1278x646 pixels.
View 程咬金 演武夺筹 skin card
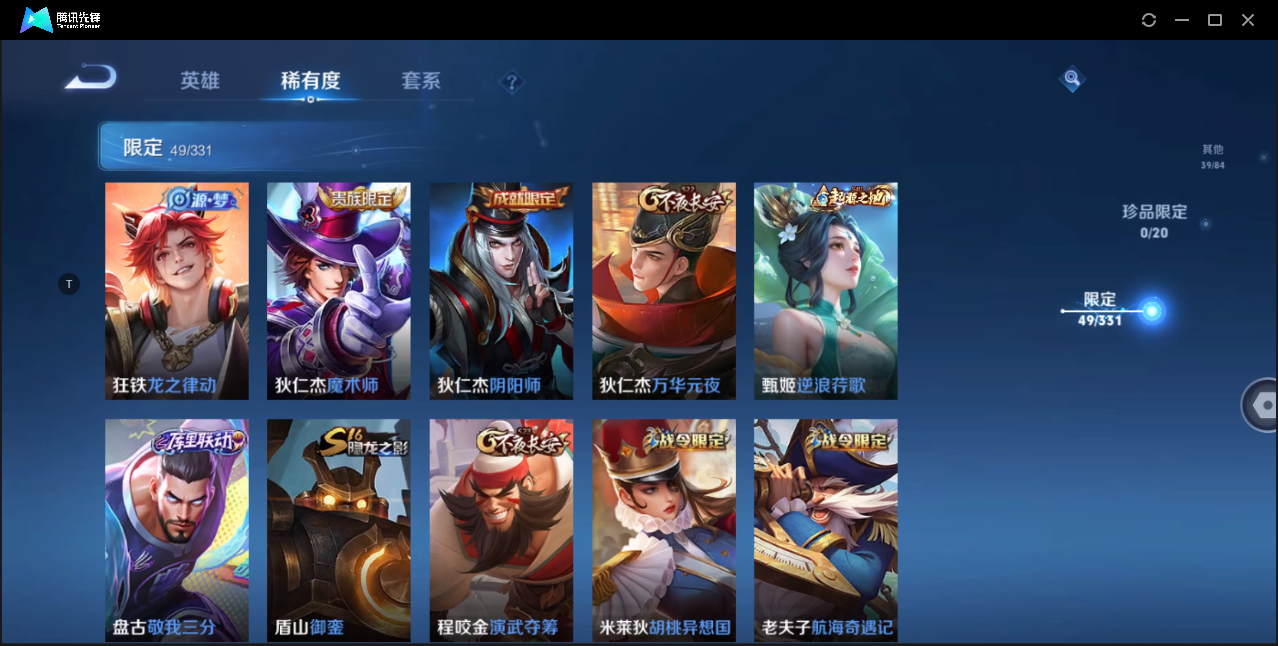[x=501, y=530]
